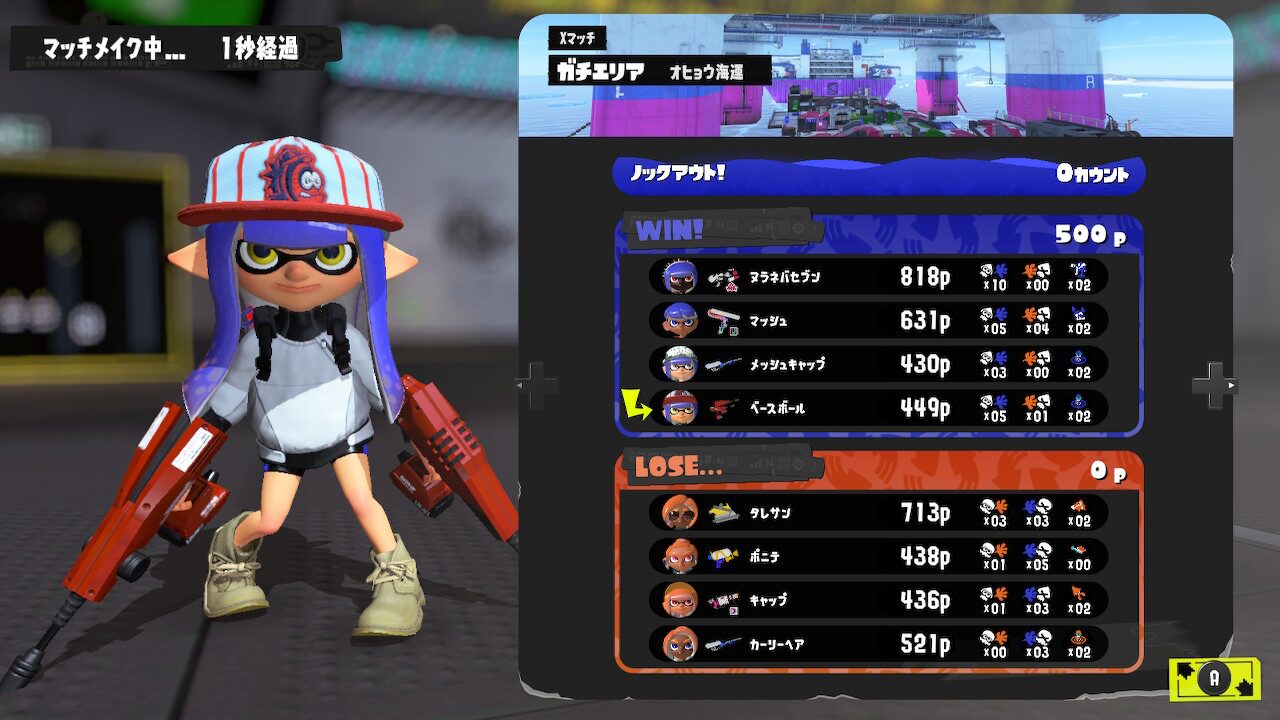Choose the キャップ player row with 436p

[878, 600]
